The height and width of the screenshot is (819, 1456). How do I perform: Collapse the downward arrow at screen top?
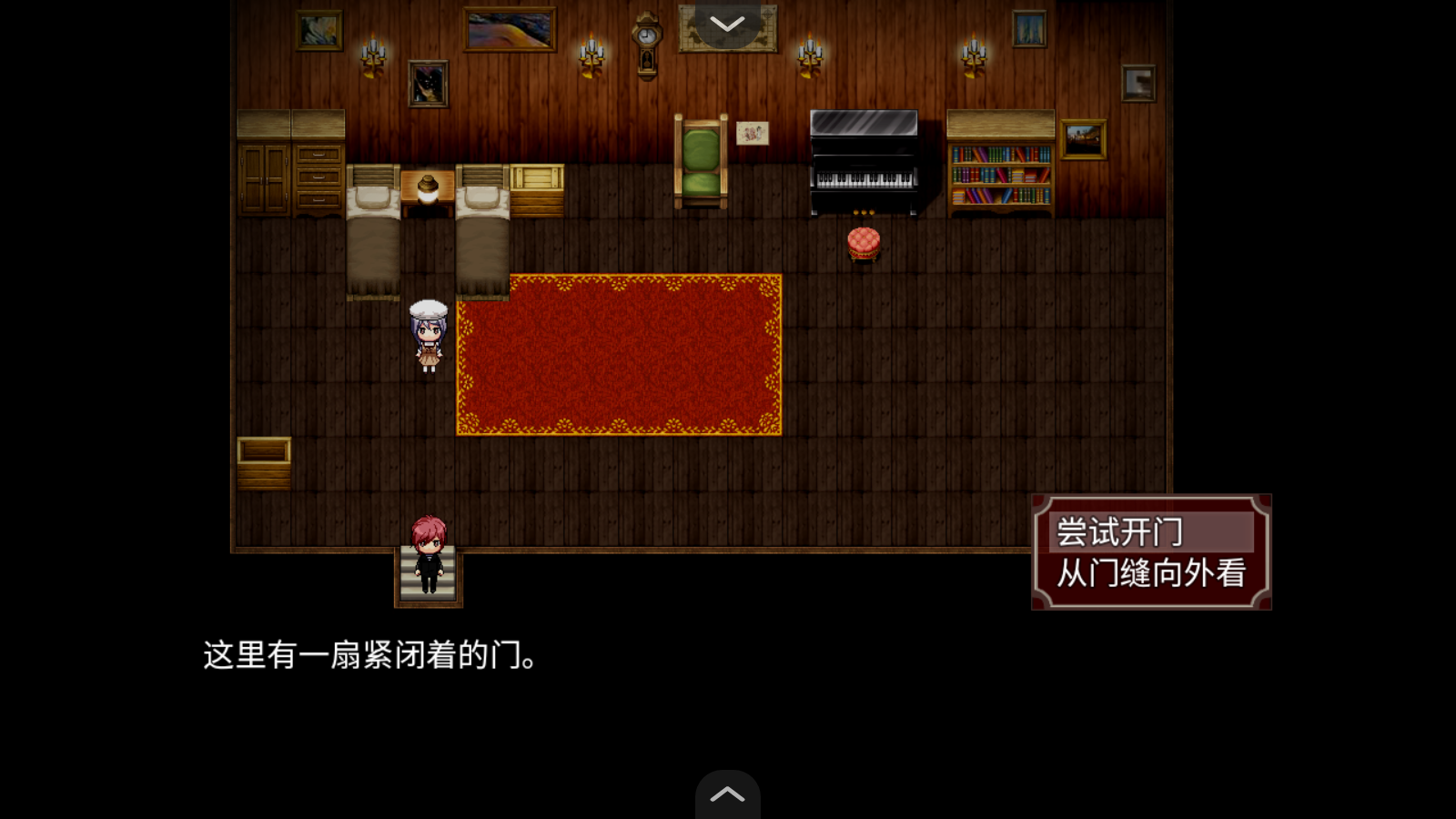pyautogui.click(x=726, y=25)
